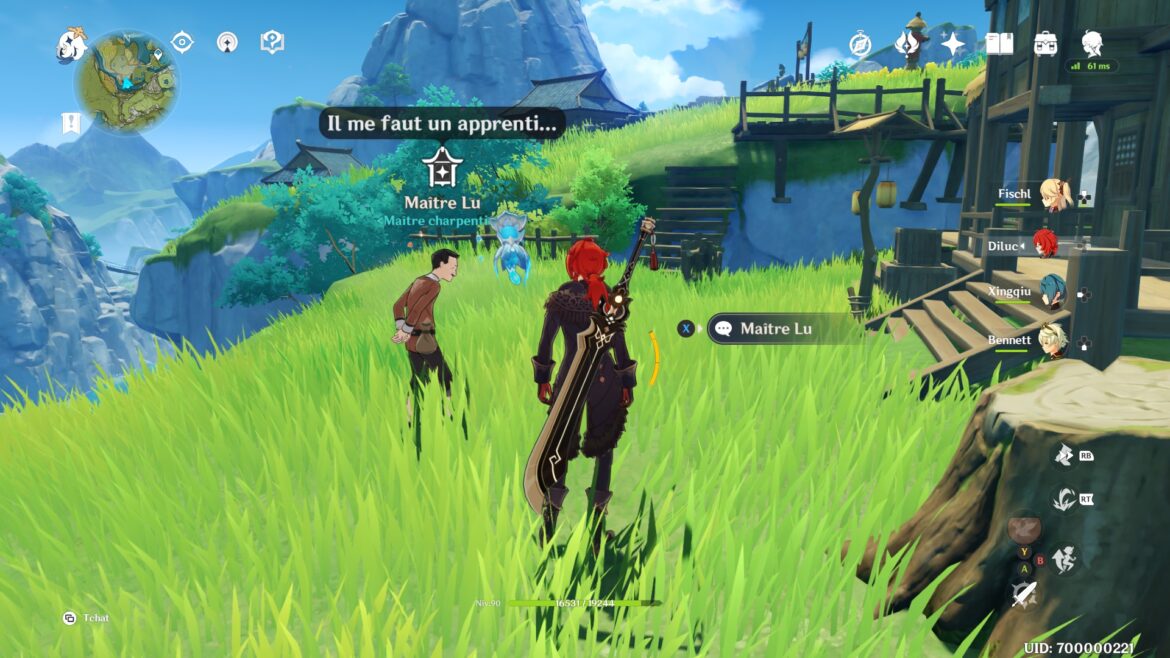Toggle the elemental sight eye icon
This screenshot has width=1170, height=658.
pyautogui.click(x=182, y=42)
